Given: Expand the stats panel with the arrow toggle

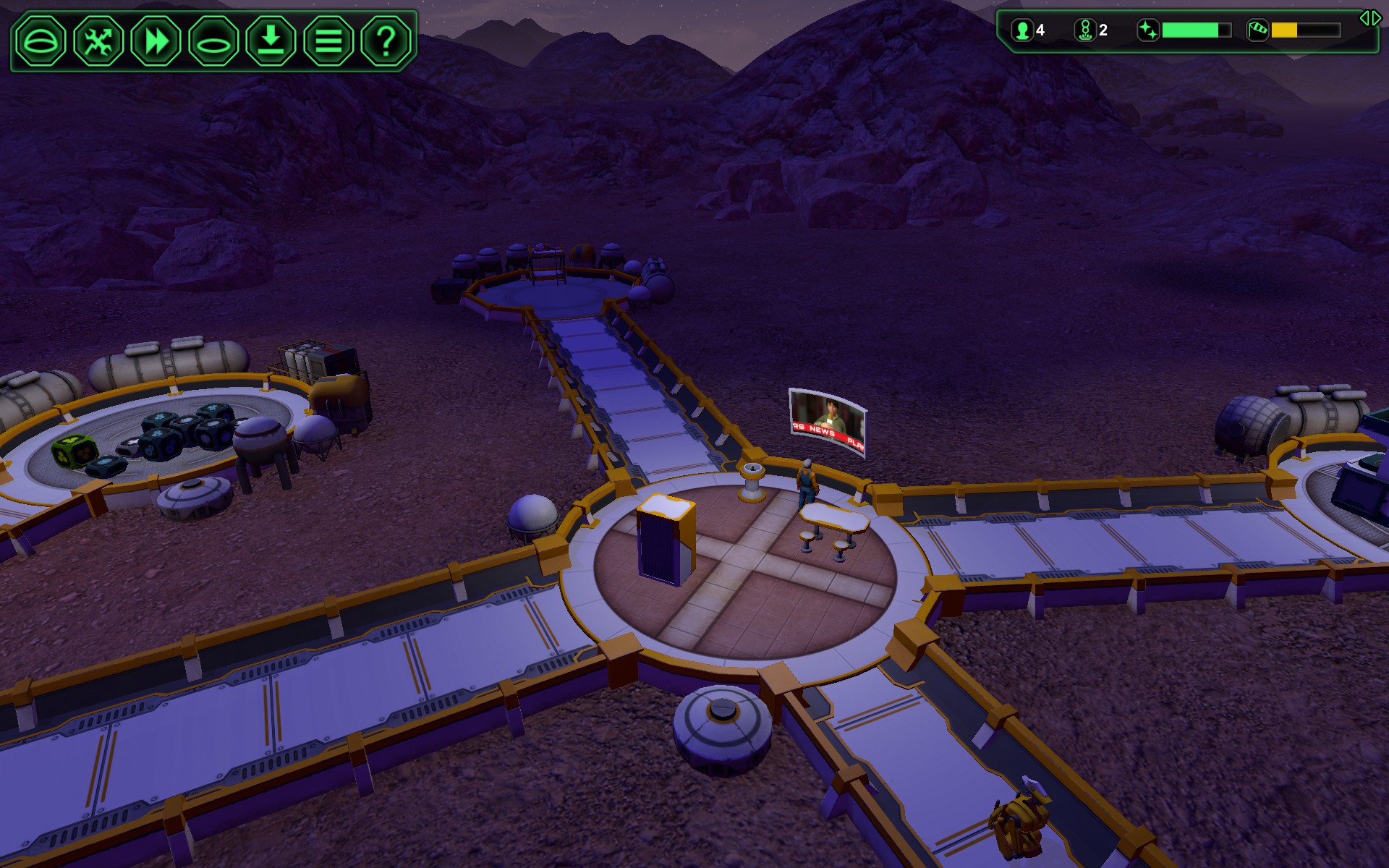Looking at the screenshot, I should pos(1369,18).
